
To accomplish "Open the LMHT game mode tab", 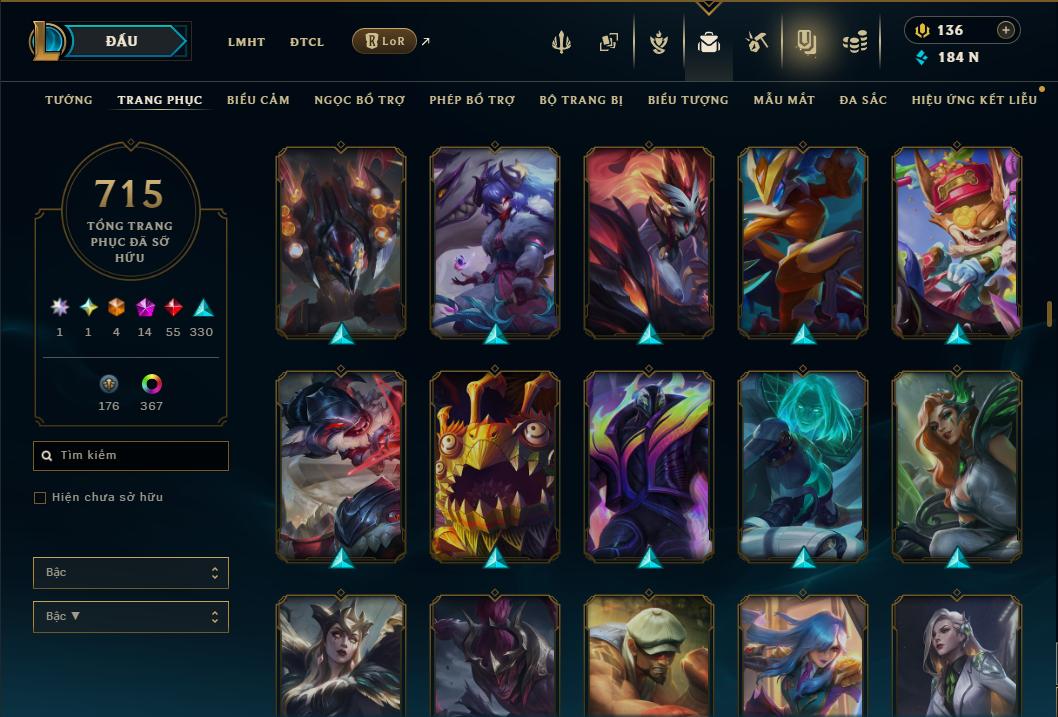I will coord(246,42).
